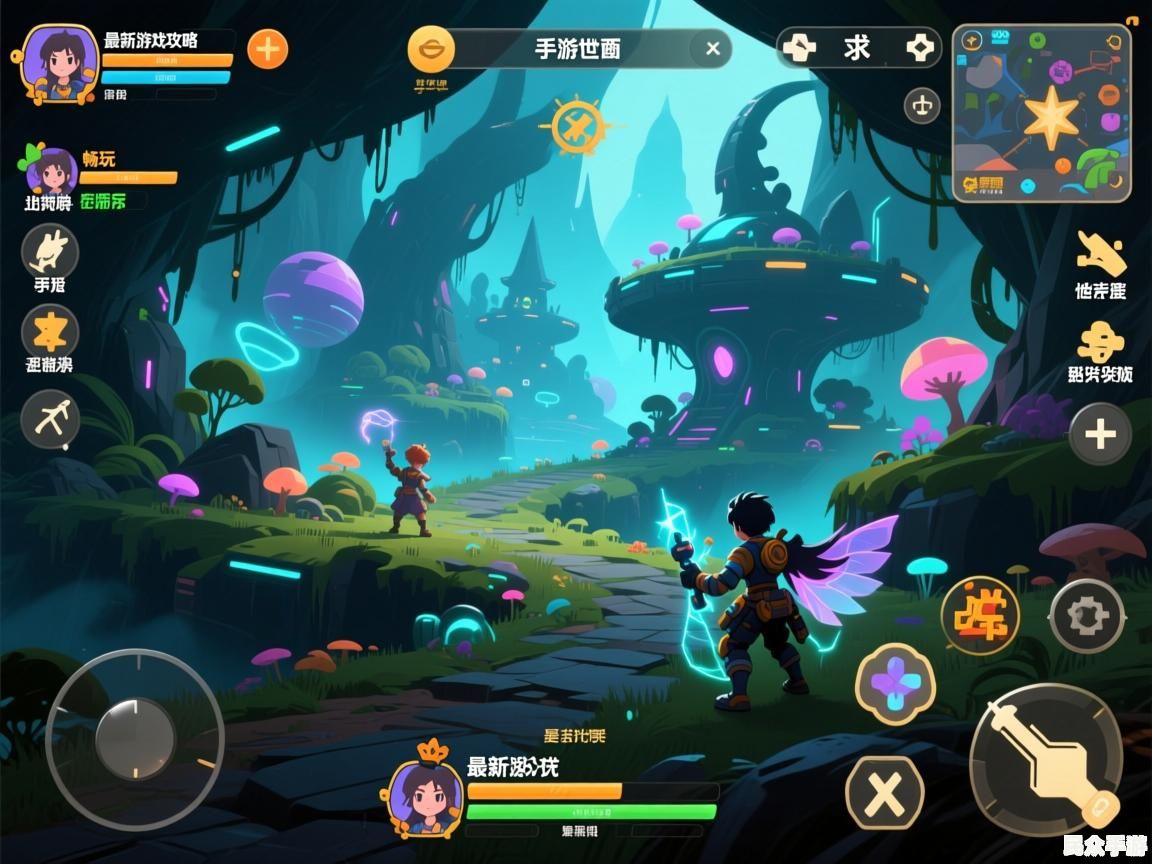This screenshot has width=1152, height=864.
Task: Open the yellow clover icon on the right
Action: click(1100, 342)
